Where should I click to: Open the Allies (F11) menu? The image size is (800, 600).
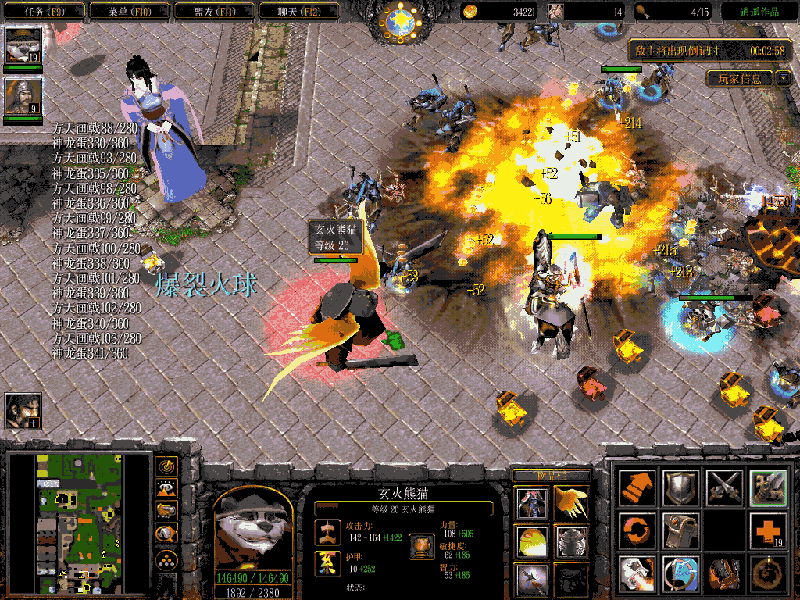[212, 12]
